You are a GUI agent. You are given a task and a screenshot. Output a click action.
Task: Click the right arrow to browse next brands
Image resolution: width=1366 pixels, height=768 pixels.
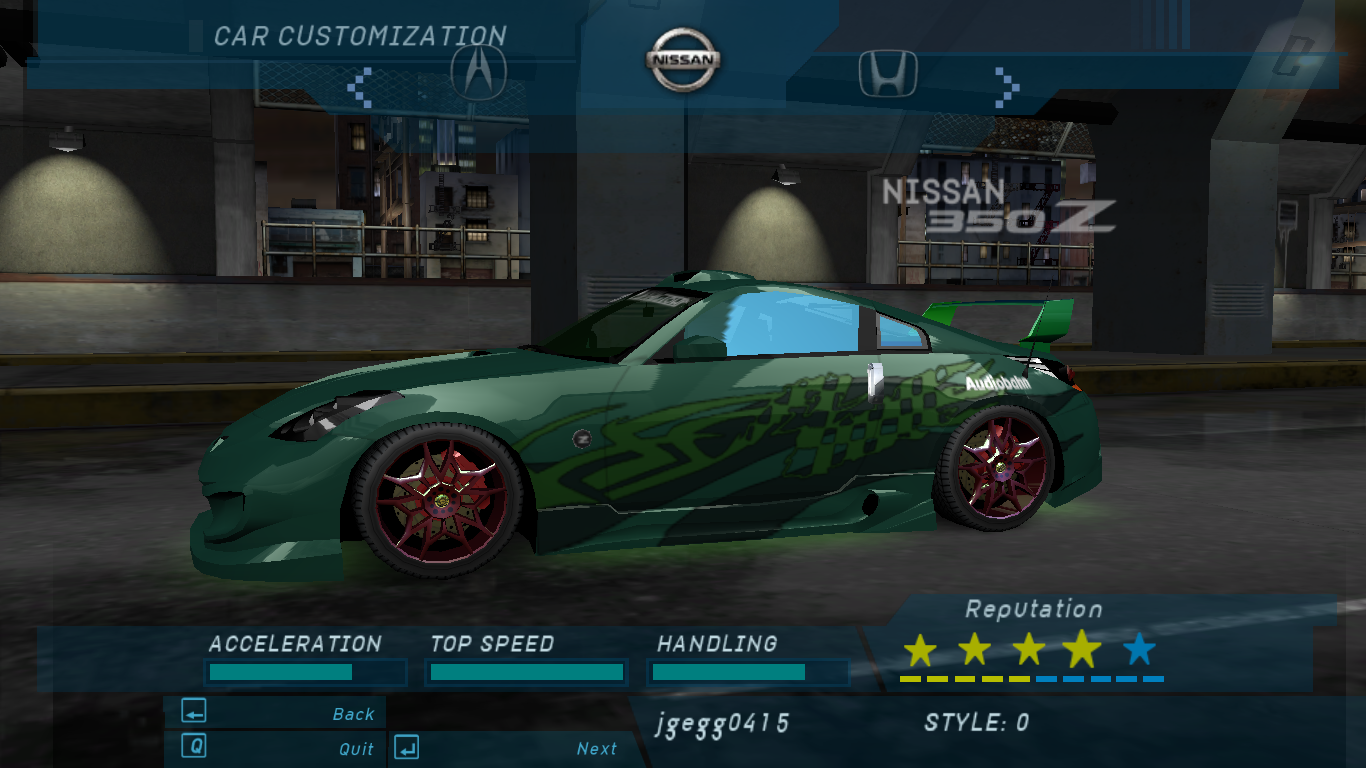[x=1007, y=87]
